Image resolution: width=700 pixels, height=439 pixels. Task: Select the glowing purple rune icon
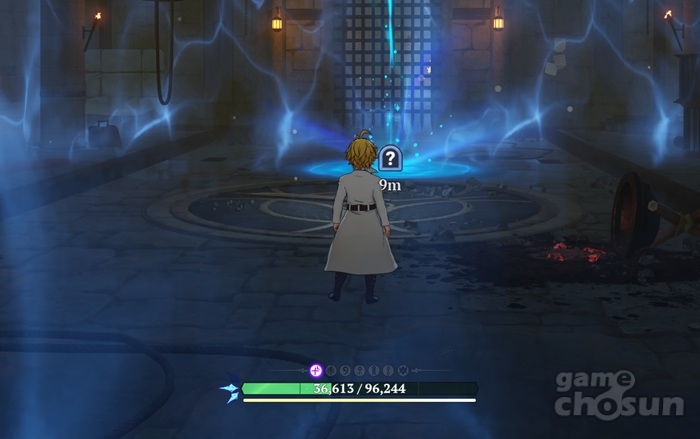pos(316,370)
